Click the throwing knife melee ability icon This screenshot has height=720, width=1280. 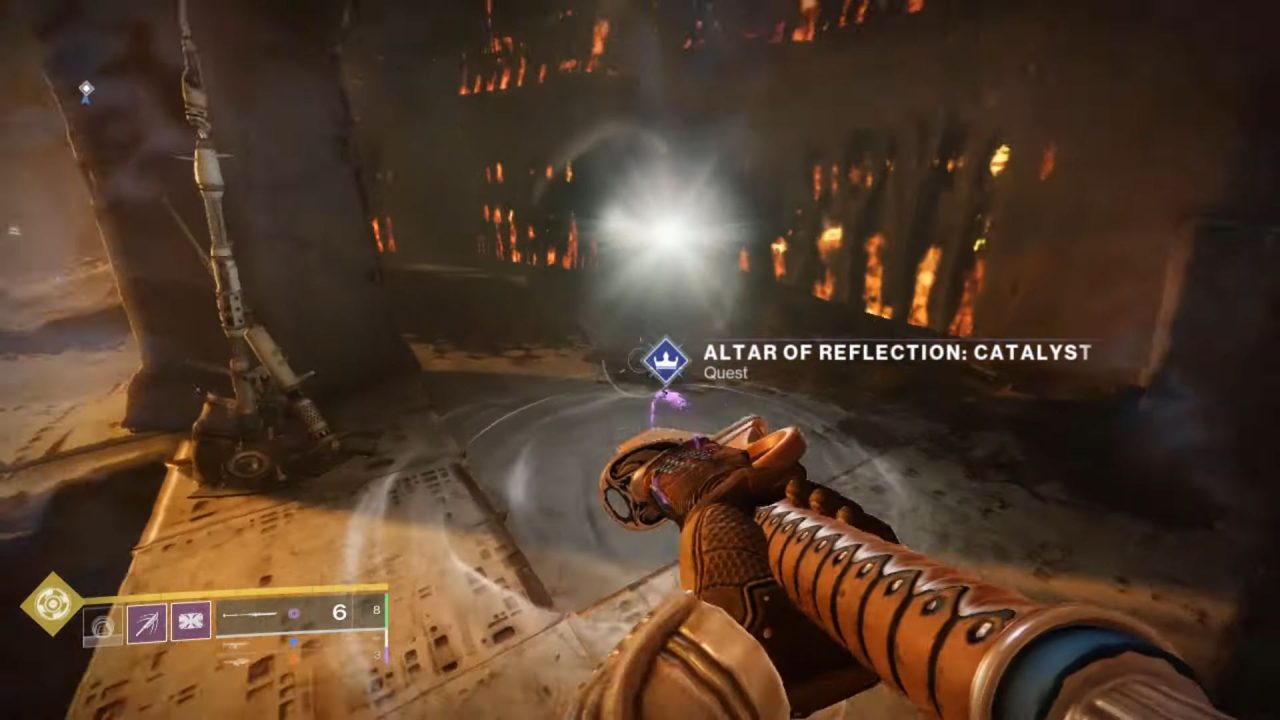pos(146,621)
